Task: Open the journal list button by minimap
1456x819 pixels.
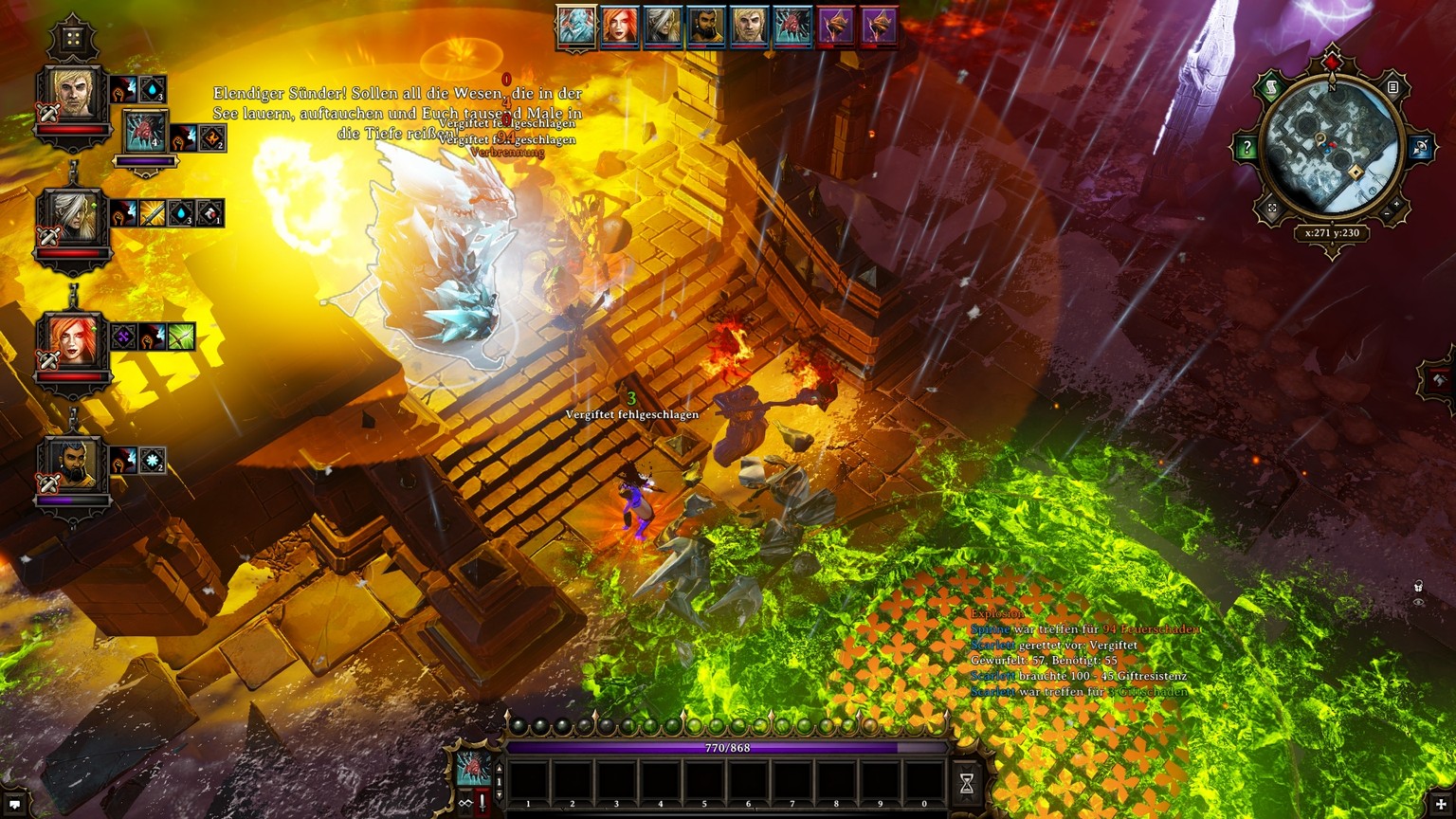Action: 1392,88
